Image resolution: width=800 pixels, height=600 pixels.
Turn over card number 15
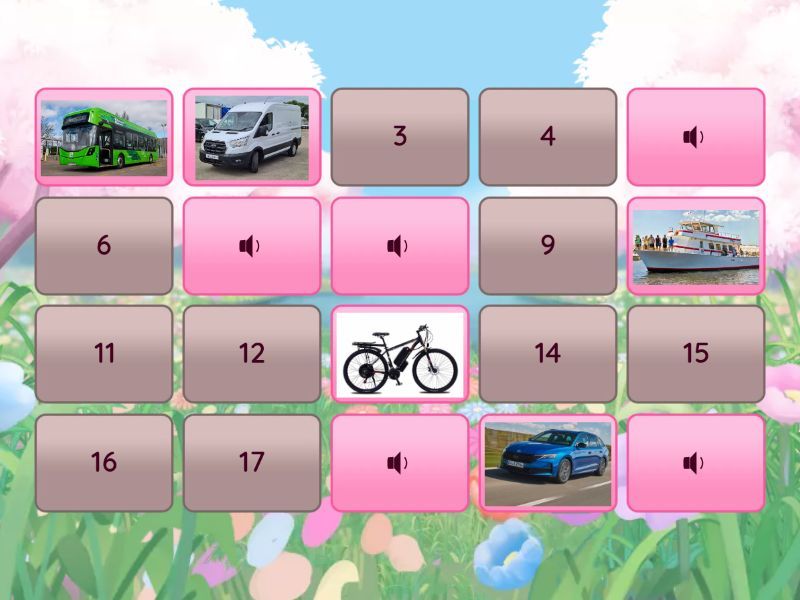pos(696,354)
